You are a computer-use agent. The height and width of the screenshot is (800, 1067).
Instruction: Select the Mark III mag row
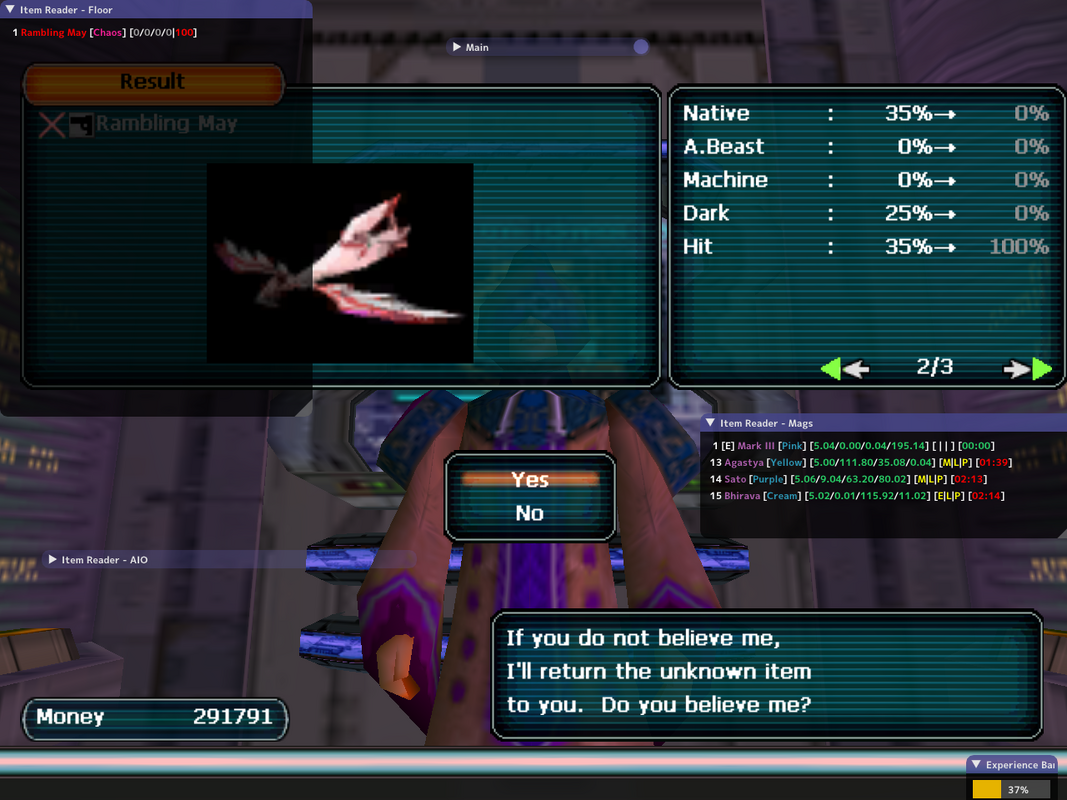tap(756, 446)
